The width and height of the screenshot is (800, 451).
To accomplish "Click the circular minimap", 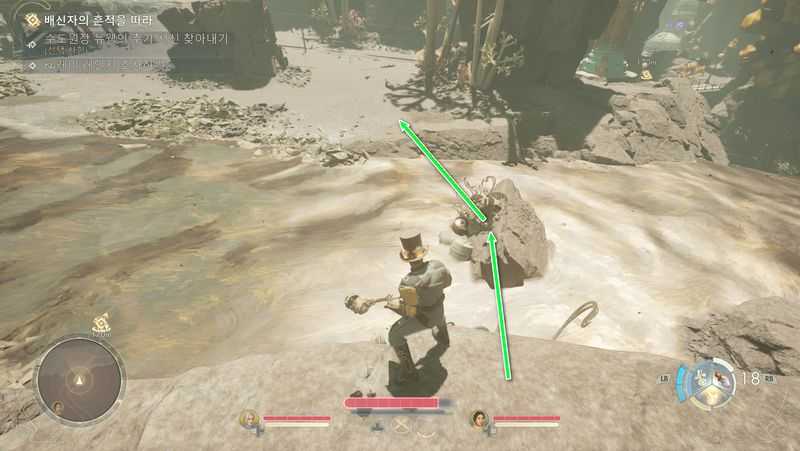I will pyautogui.click(x=80, y=379).
